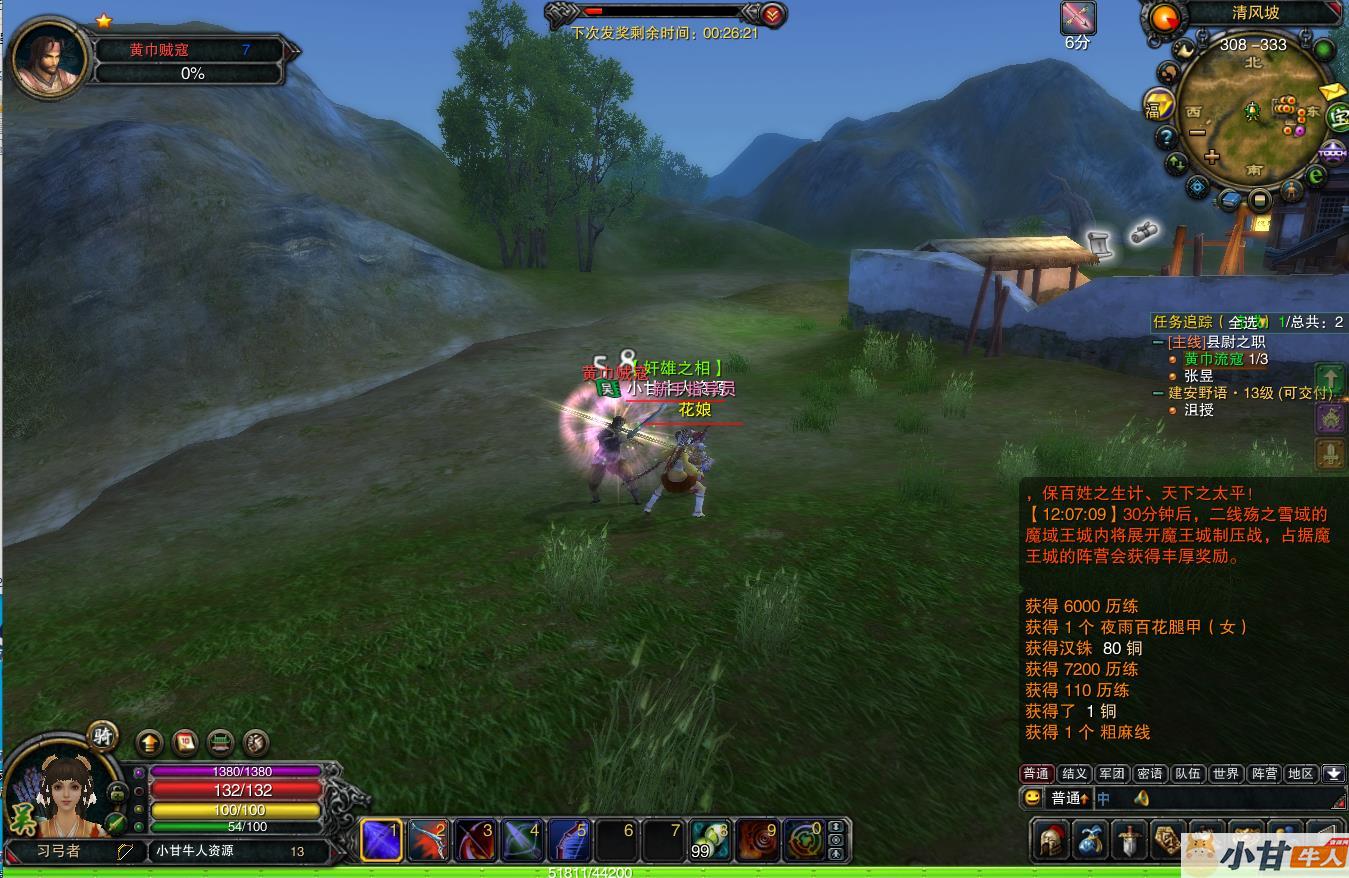Use the green orb item in slot 8
The image size is (1349, 878).
coord(709,840)
